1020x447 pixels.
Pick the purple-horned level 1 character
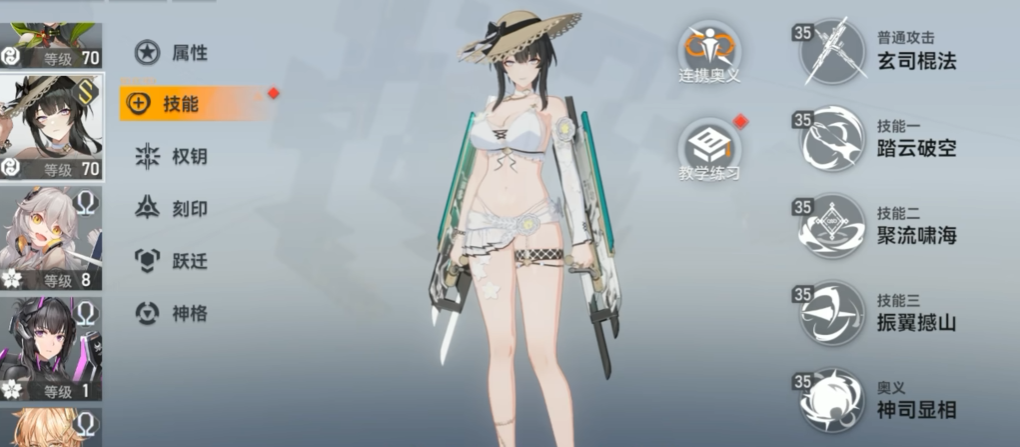tap(50, 348)
